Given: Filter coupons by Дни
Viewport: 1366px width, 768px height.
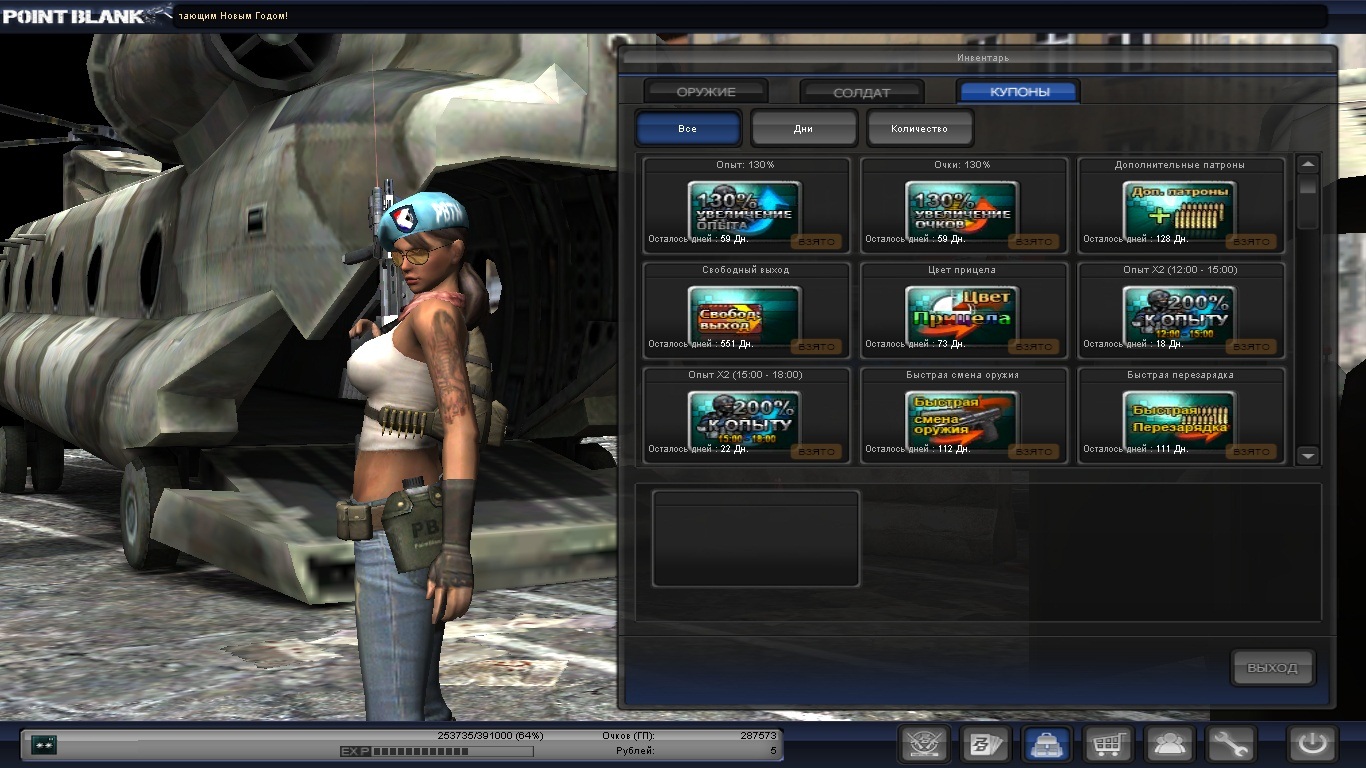Looking at the screenshot, I should pyautogui.click(x=804, y=129).
